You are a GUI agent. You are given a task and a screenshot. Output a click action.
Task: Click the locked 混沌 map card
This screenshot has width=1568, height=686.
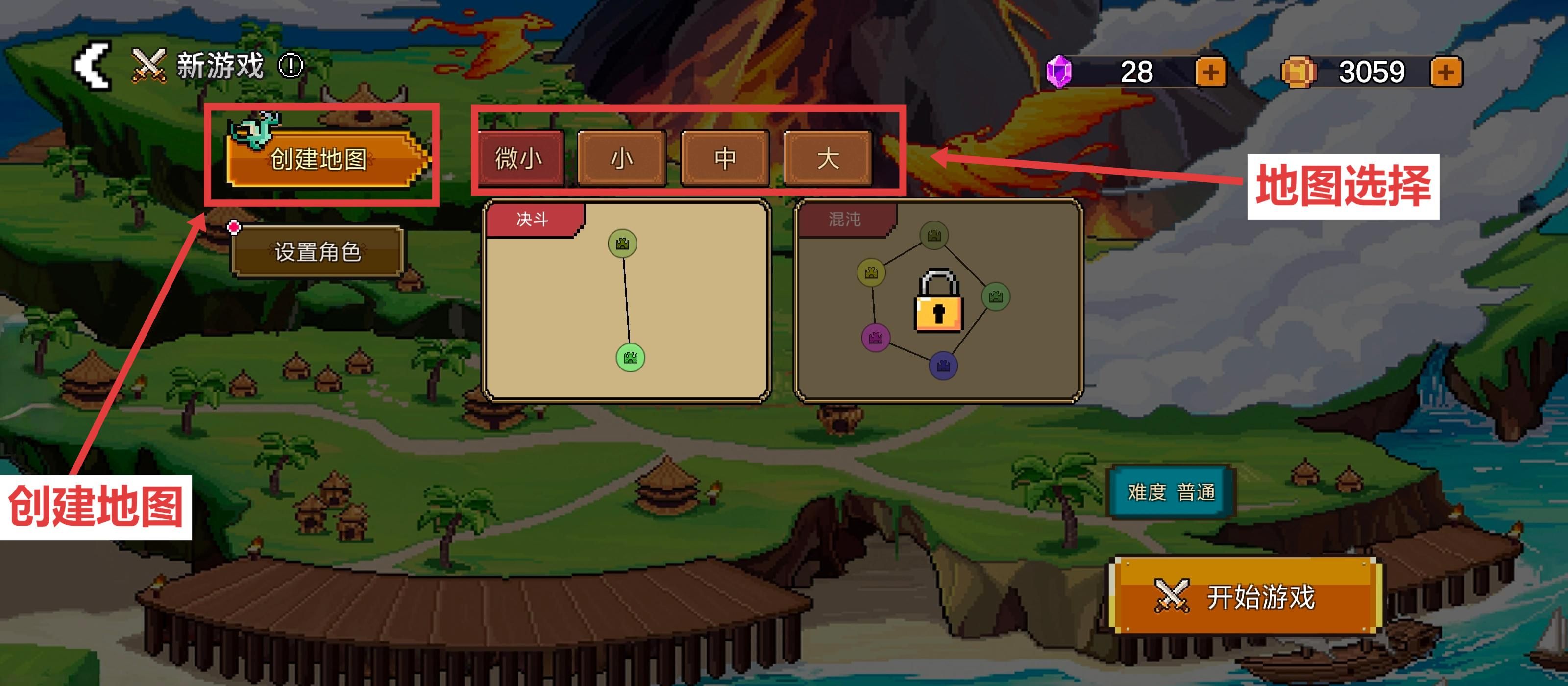point(939,301)
